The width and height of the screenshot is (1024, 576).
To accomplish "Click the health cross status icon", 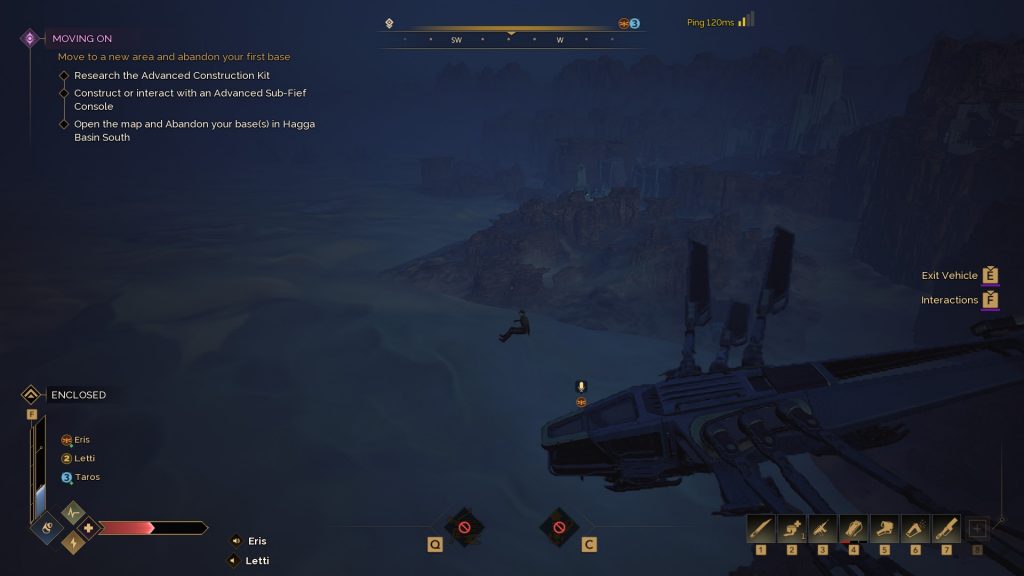I will click(x=89, y=527).
